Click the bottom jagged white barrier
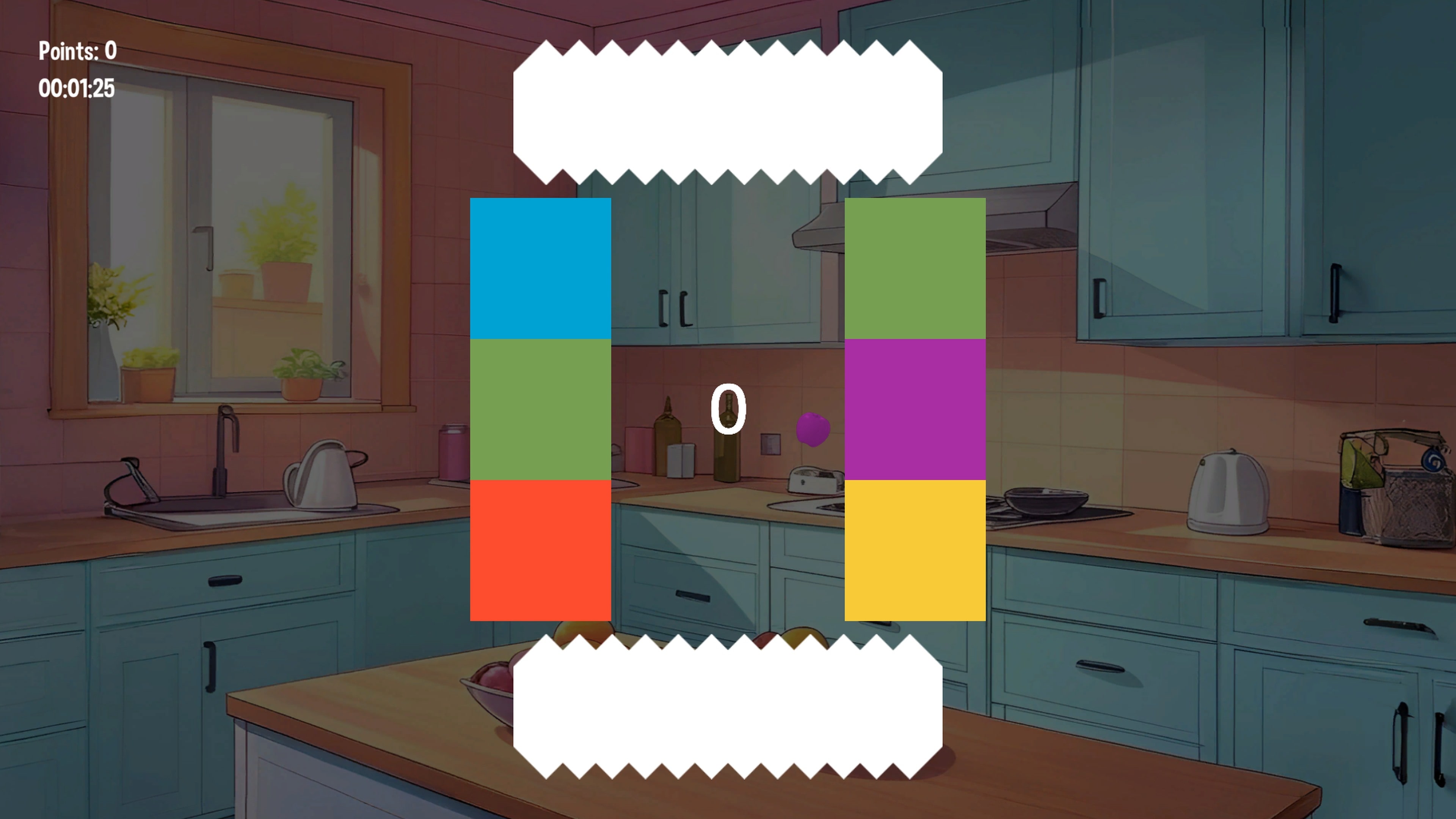Image resolution: width=1456 pixels, height=819 pixels. [728, 706]
